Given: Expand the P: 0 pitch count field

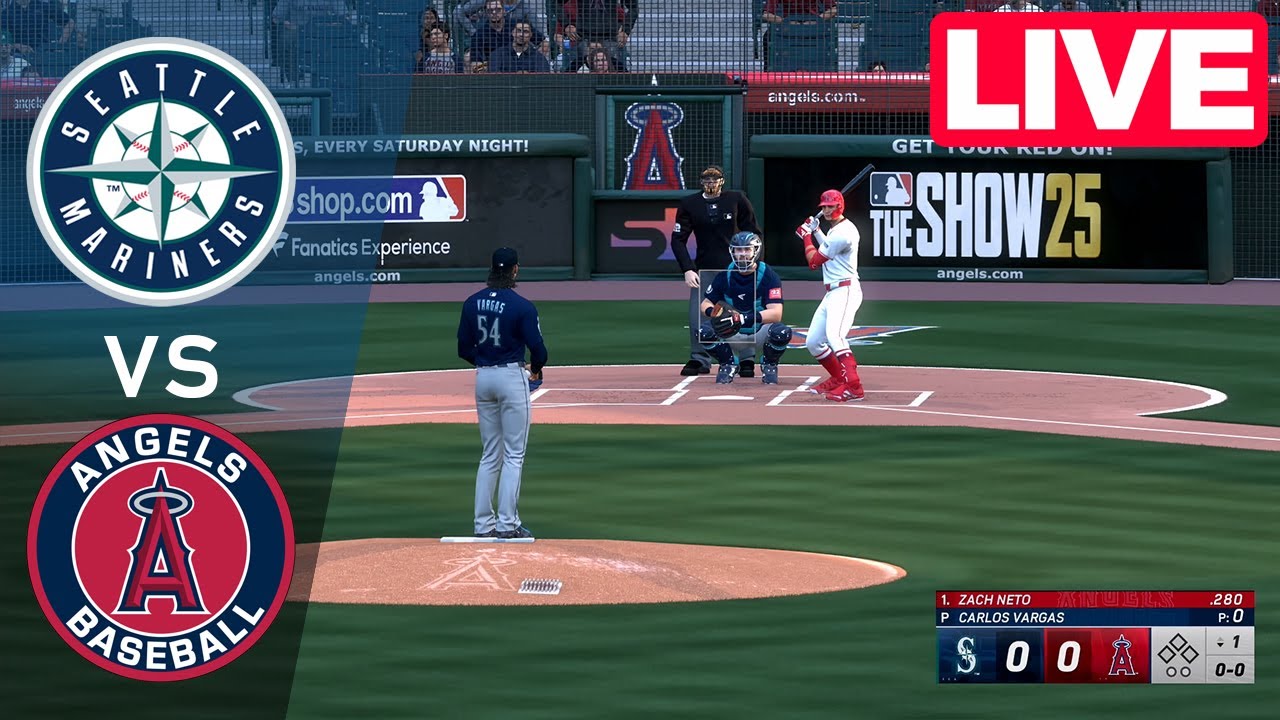Looking at the screenshot, I should (1231, 615).
